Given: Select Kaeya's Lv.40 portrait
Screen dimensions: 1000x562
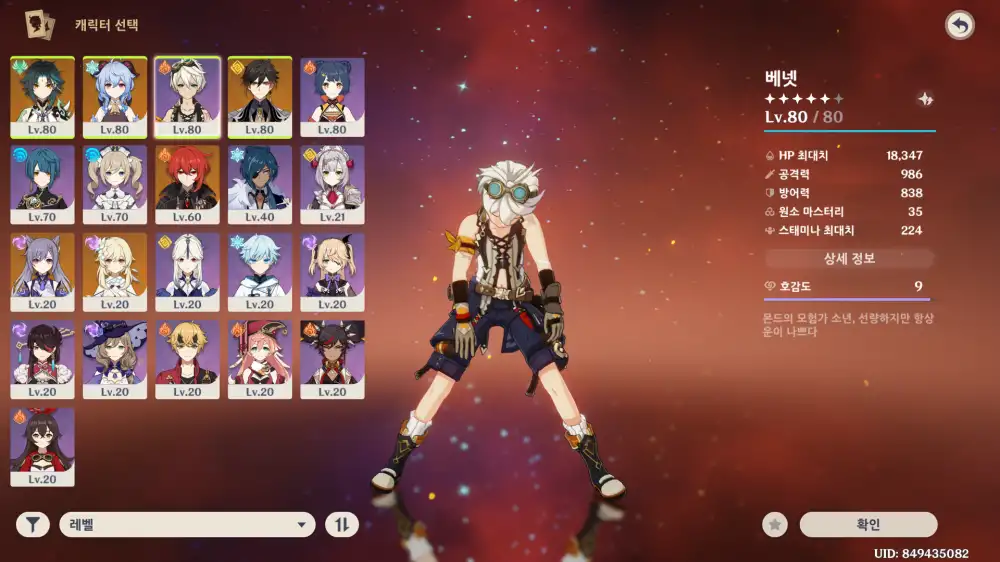Looking at the screenshot, I should click(x=260, y=185).
